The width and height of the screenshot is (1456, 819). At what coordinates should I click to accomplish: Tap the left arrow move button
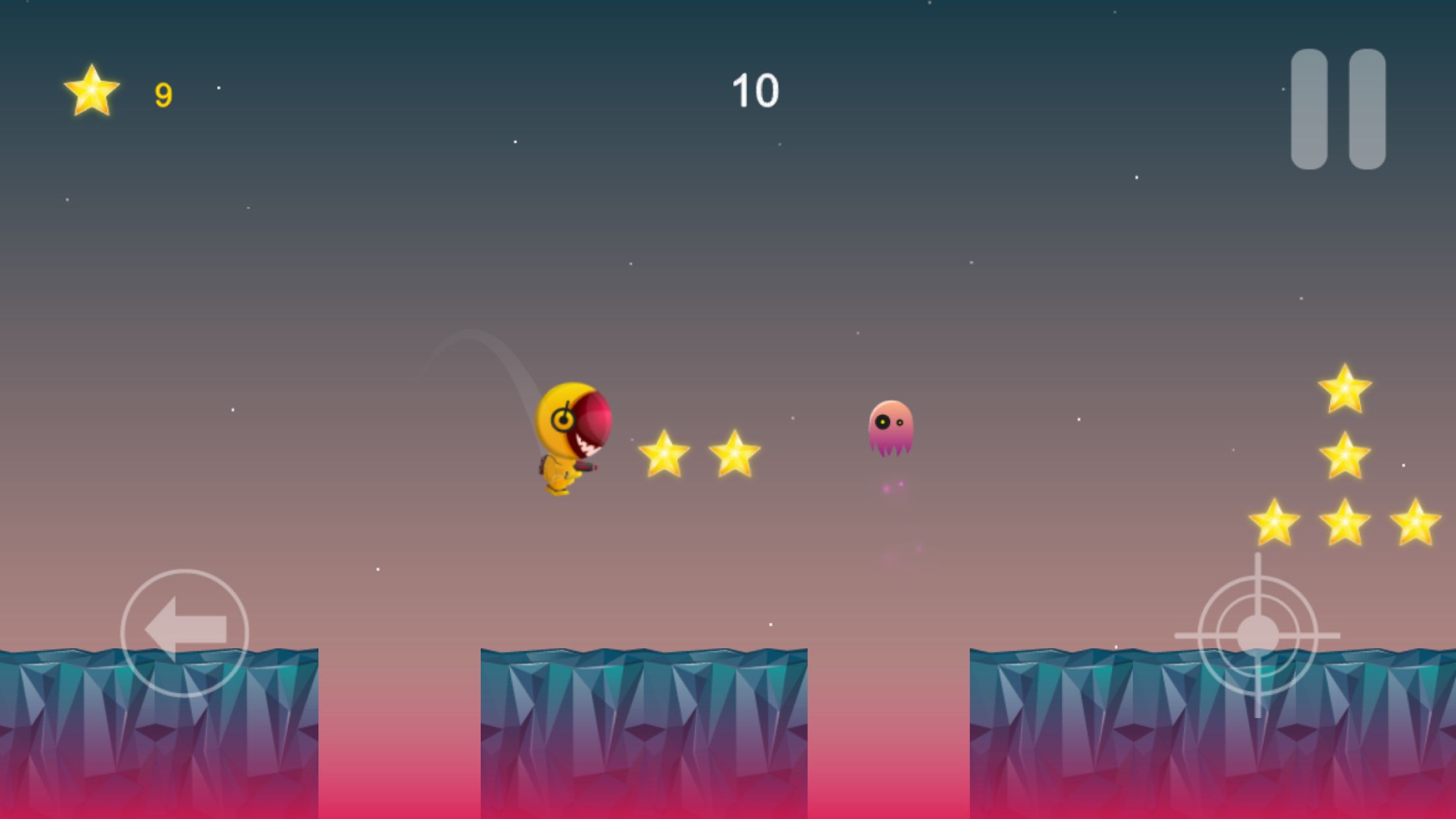coord(185,632)
